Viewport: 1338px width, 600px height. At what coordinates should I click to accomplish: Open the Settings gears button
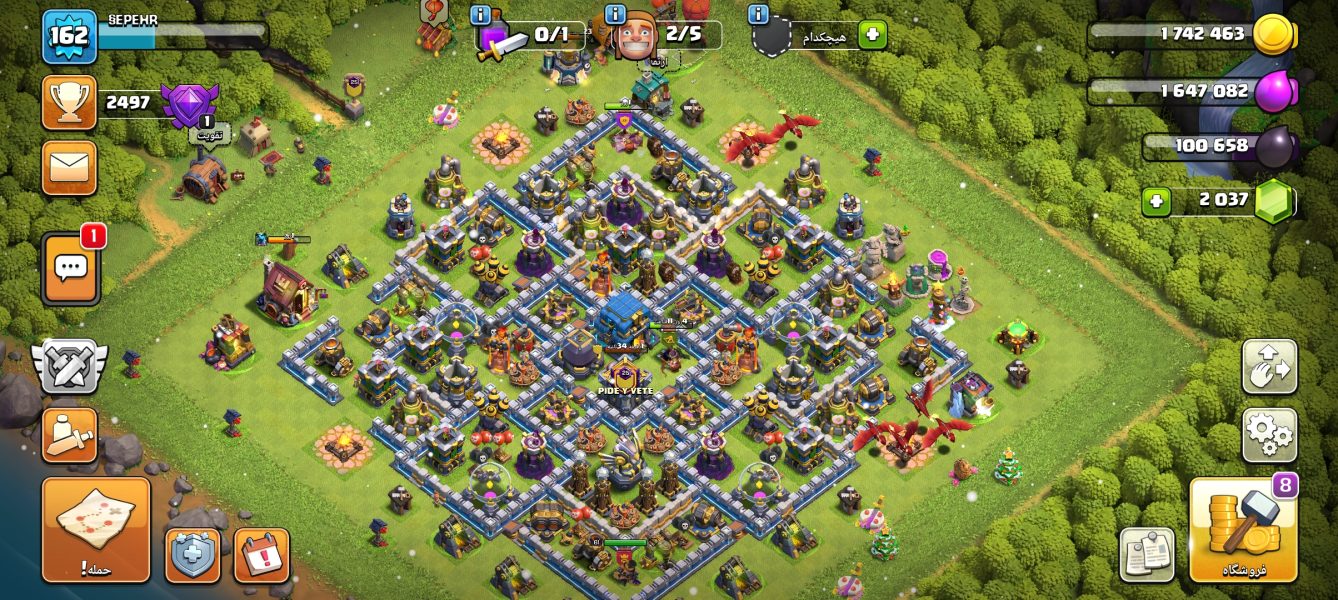click(1269, 435)
